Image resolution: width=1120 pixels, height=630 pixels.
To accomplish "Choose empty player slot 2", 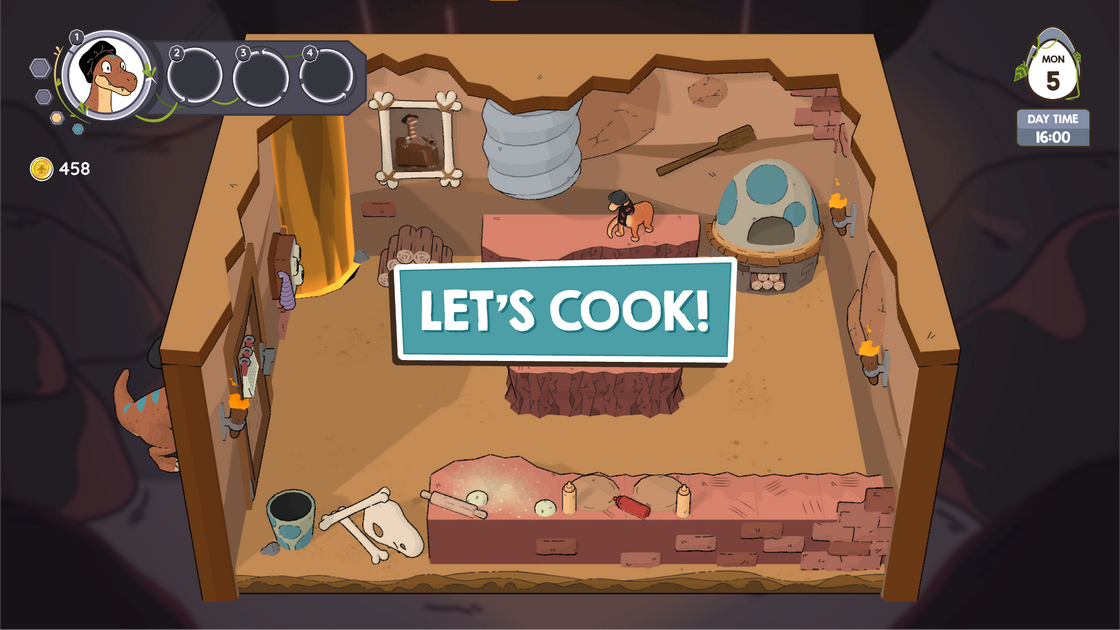I will [x=195, y=75].
